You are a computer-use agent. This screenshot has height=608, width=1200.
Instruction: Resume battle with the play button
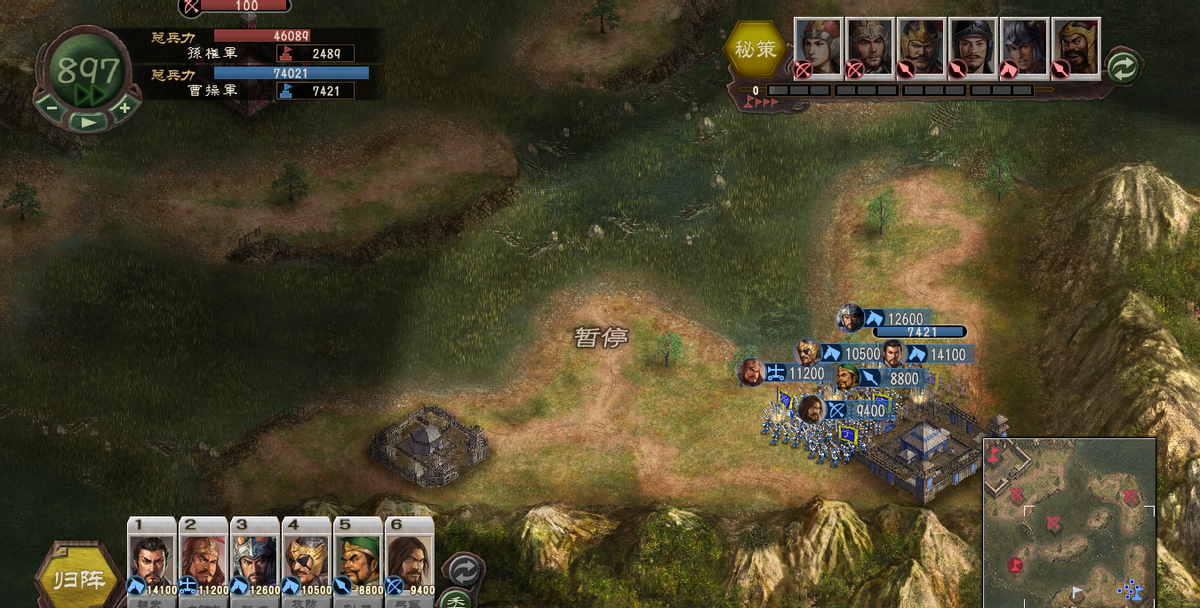(x=89, y=122)
